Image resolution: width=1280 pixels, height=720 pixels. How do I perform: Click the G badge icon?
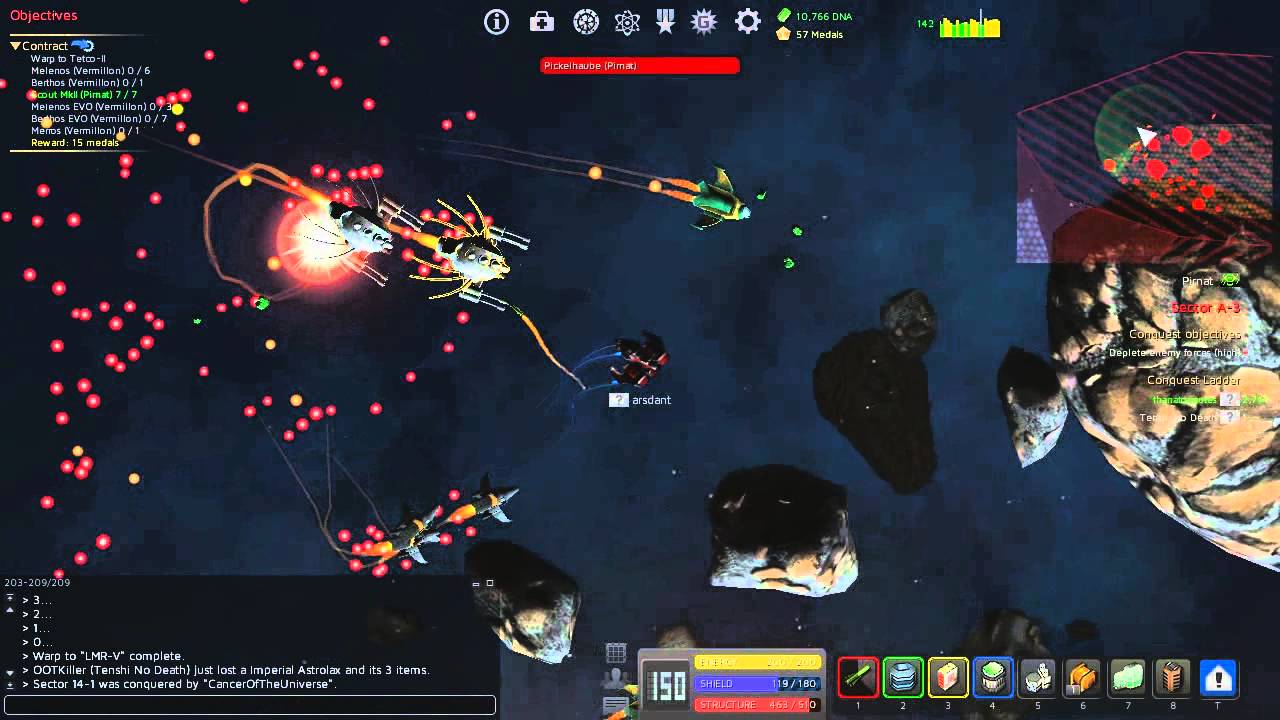click(704, 21)
